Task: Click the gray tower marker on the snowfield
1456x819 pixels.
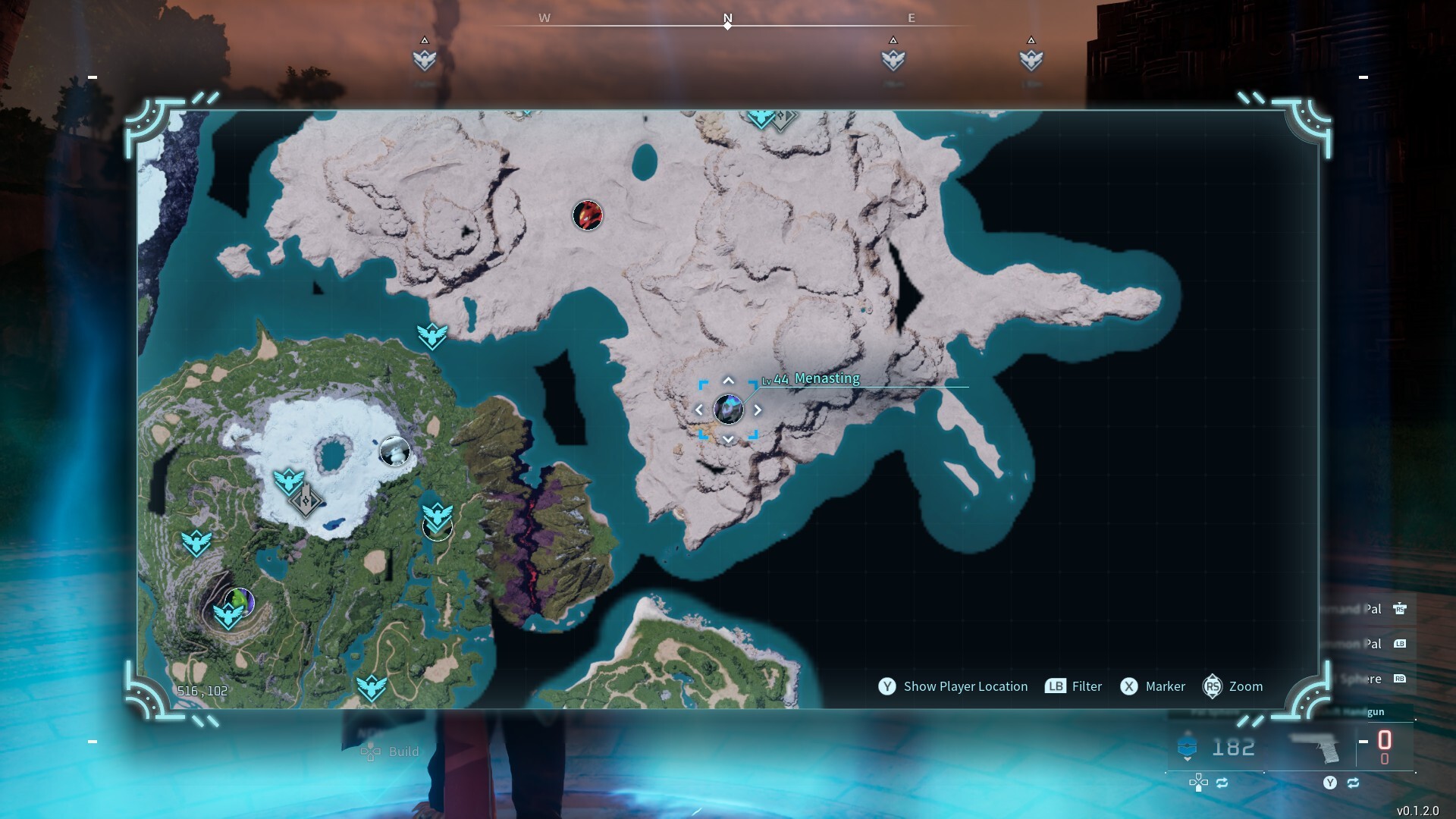Action: pos(306,500)
